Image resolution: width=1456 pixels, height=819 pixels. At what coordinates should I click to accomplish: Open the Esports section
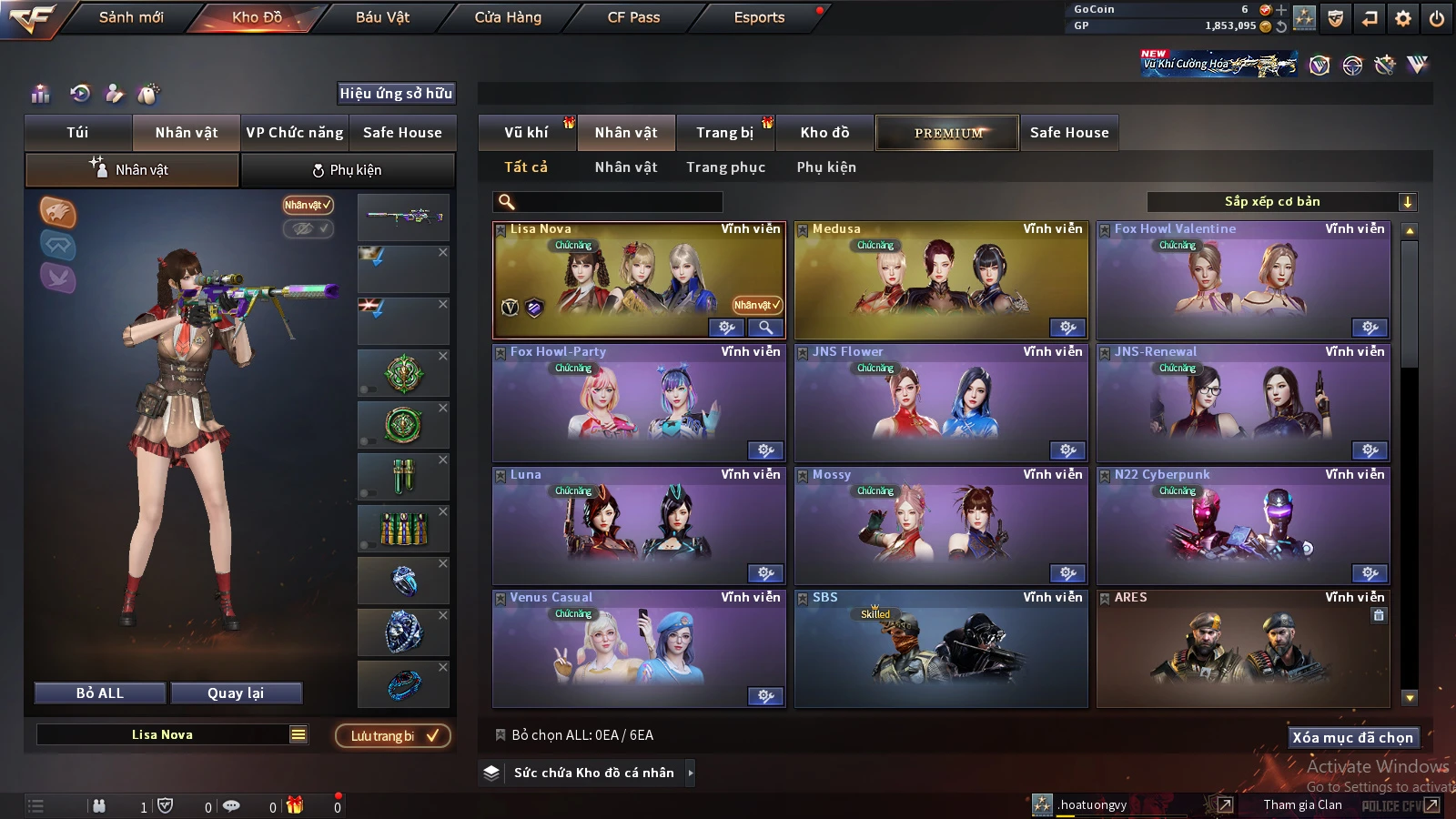point(759,17)
